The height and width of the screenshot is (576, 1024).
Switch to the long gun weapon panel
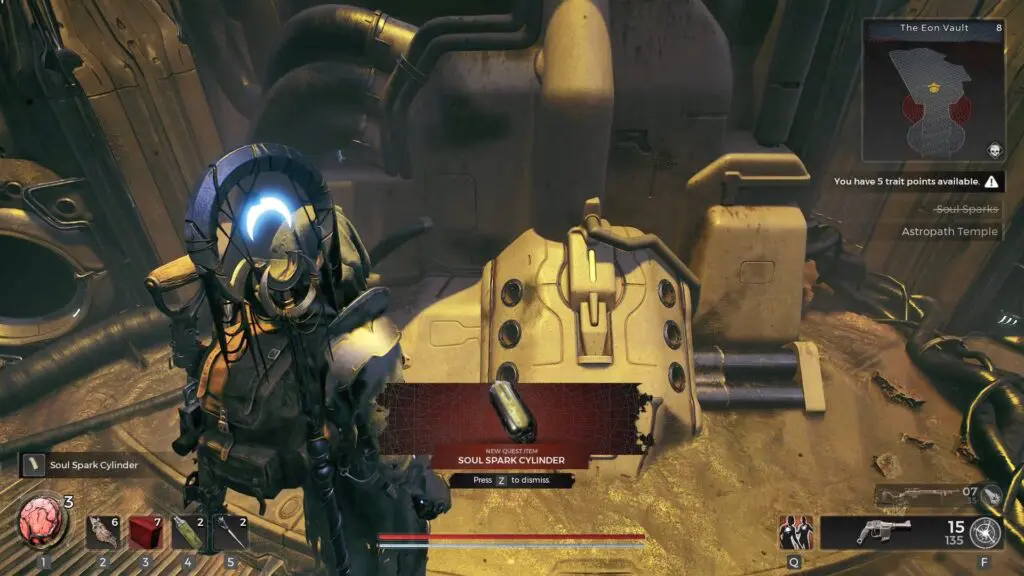coord(926,495)
